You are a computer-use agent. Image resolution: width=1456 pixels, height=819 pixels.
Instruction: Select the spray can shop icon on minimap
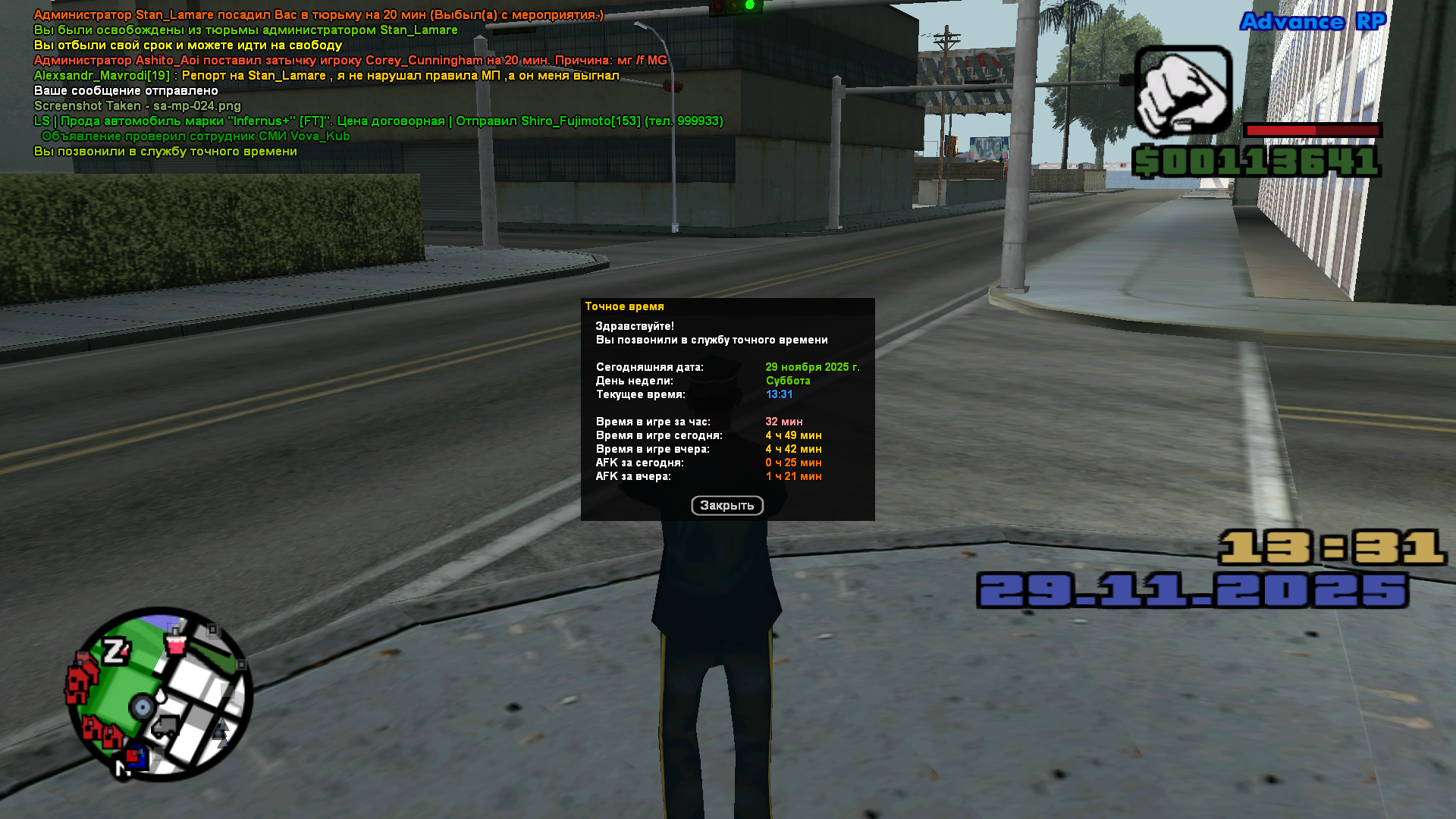click(x=174, y=645)
